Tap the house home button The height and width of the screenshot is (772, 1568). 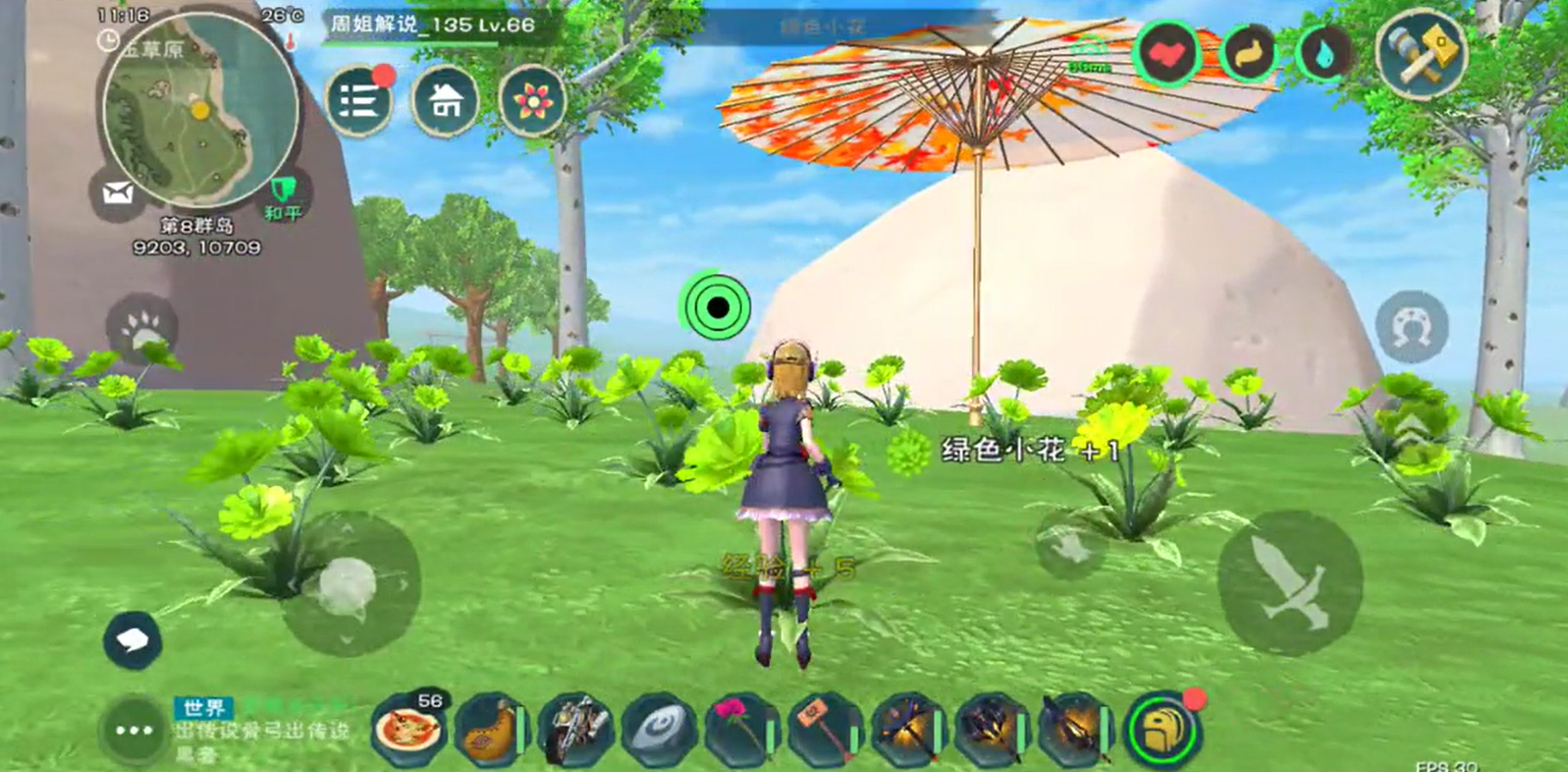(x=446, y=101)
